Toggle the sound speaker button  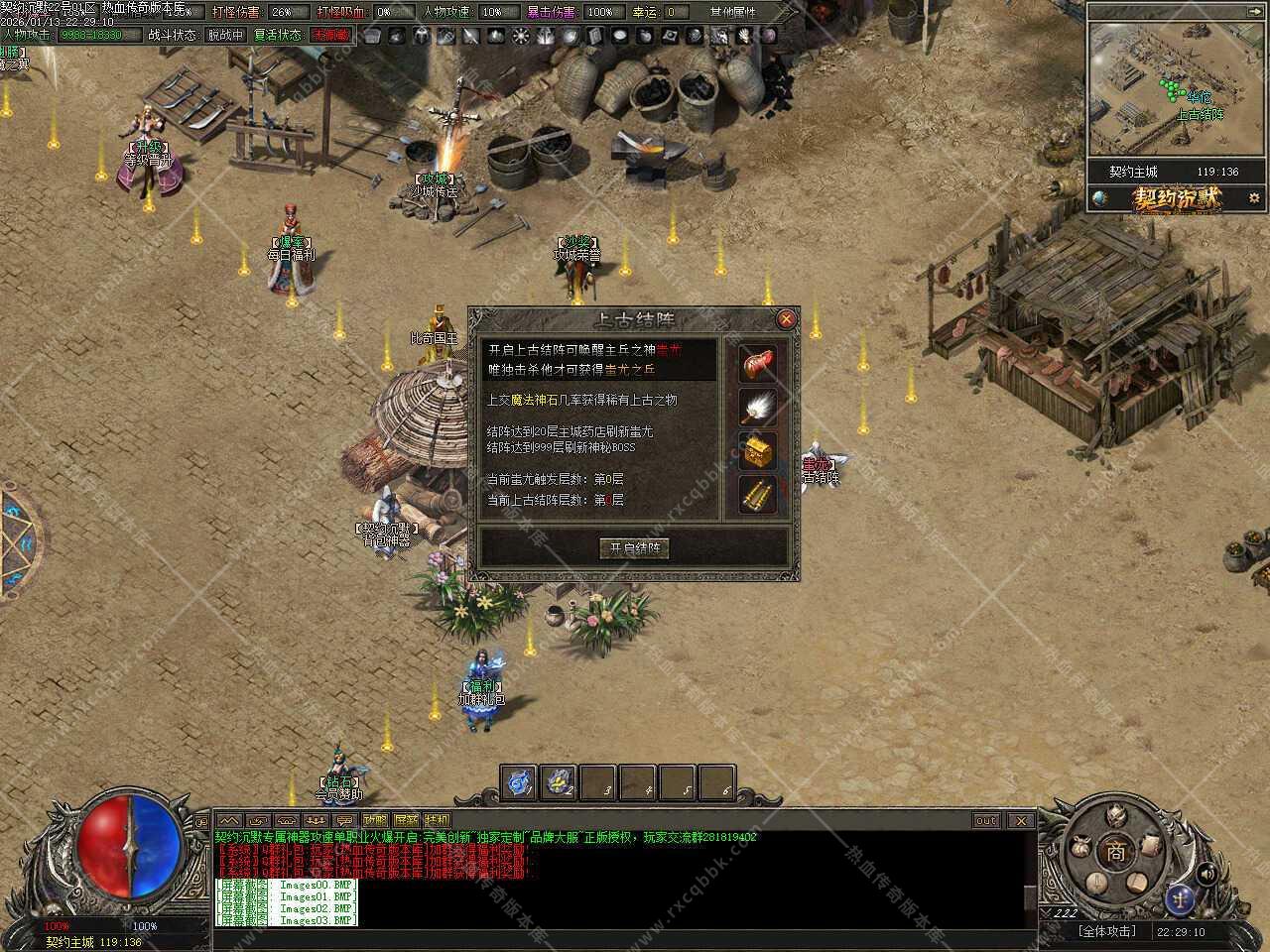point(1206,874)
